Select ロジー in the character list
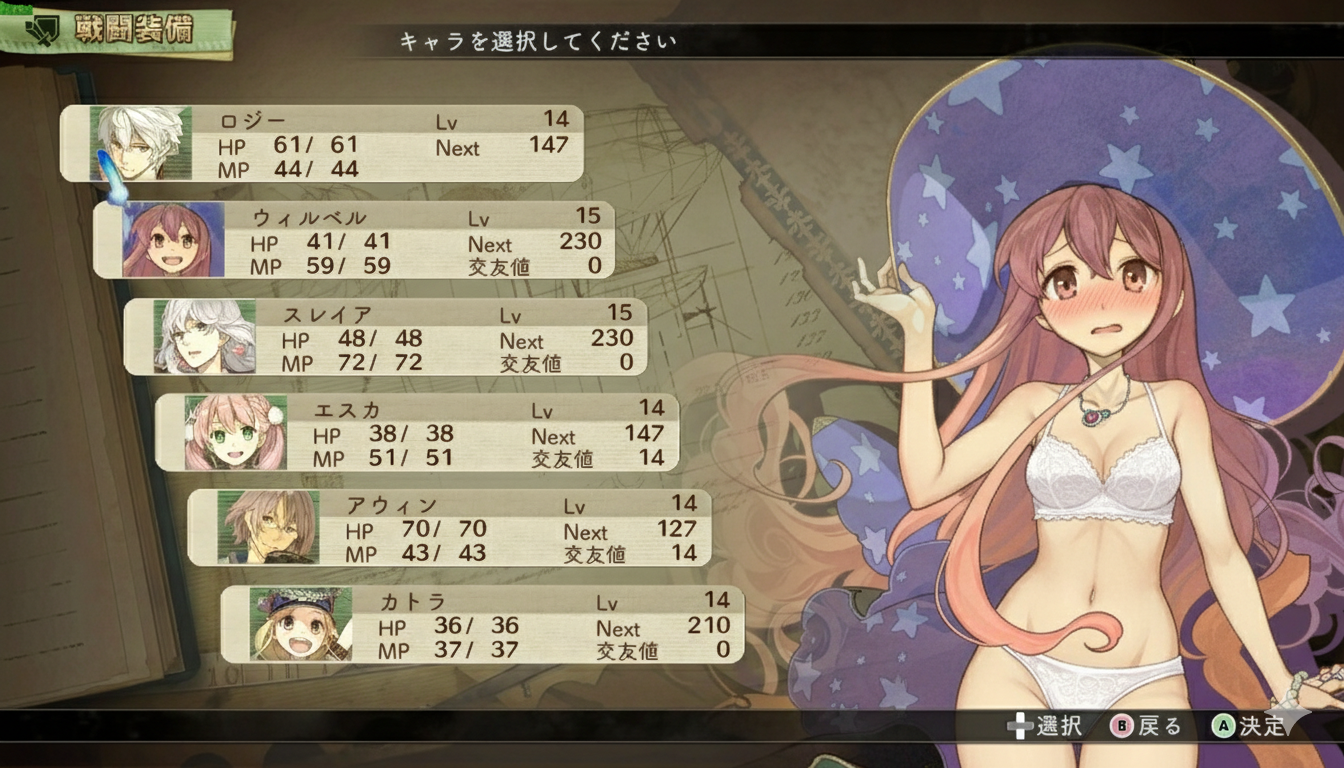The height and width of the screenshot is (768, 1344). point(321,144)
